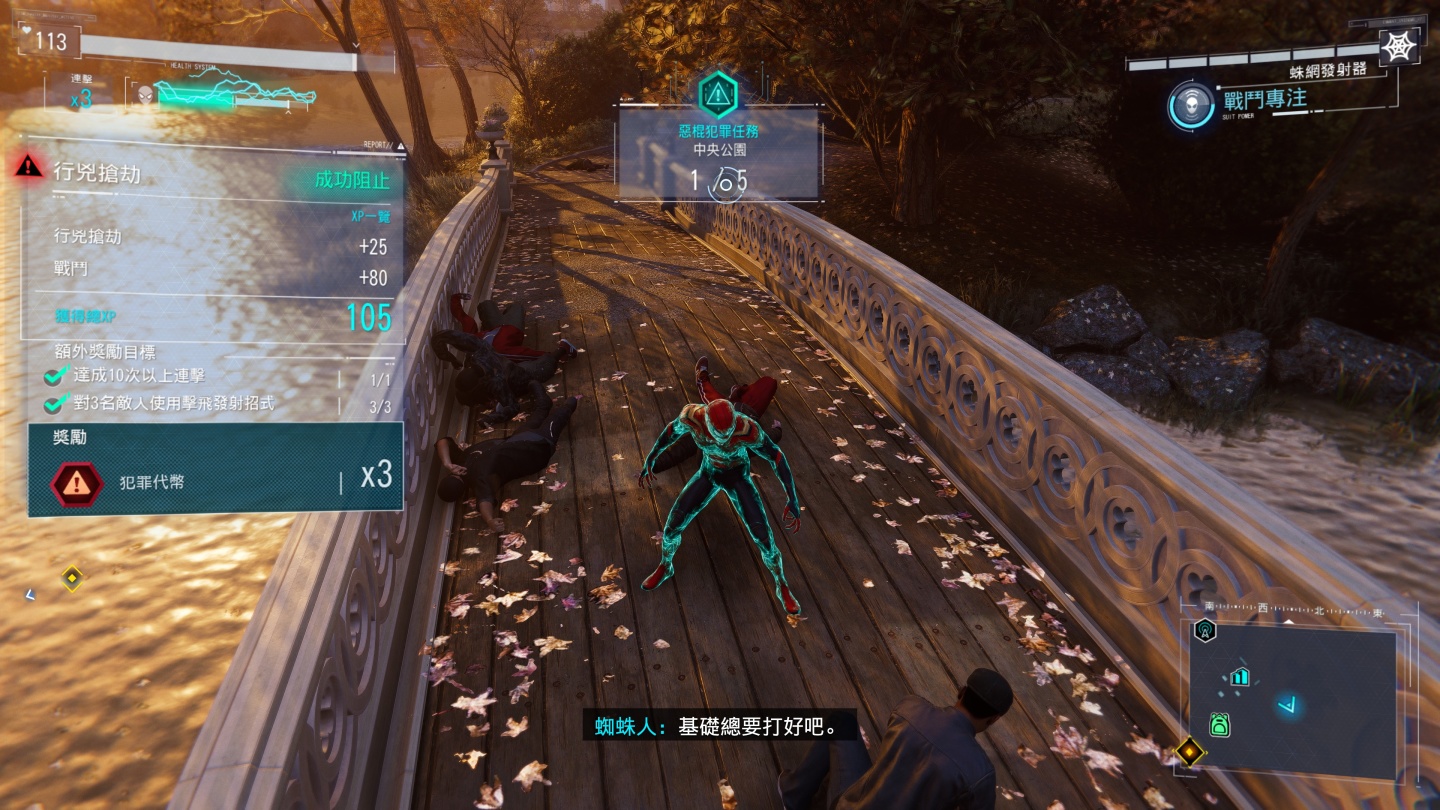Select the 達成10次以上連擊 bonus objective
This screenshot has height=810, width=1440.
(138, 376)
